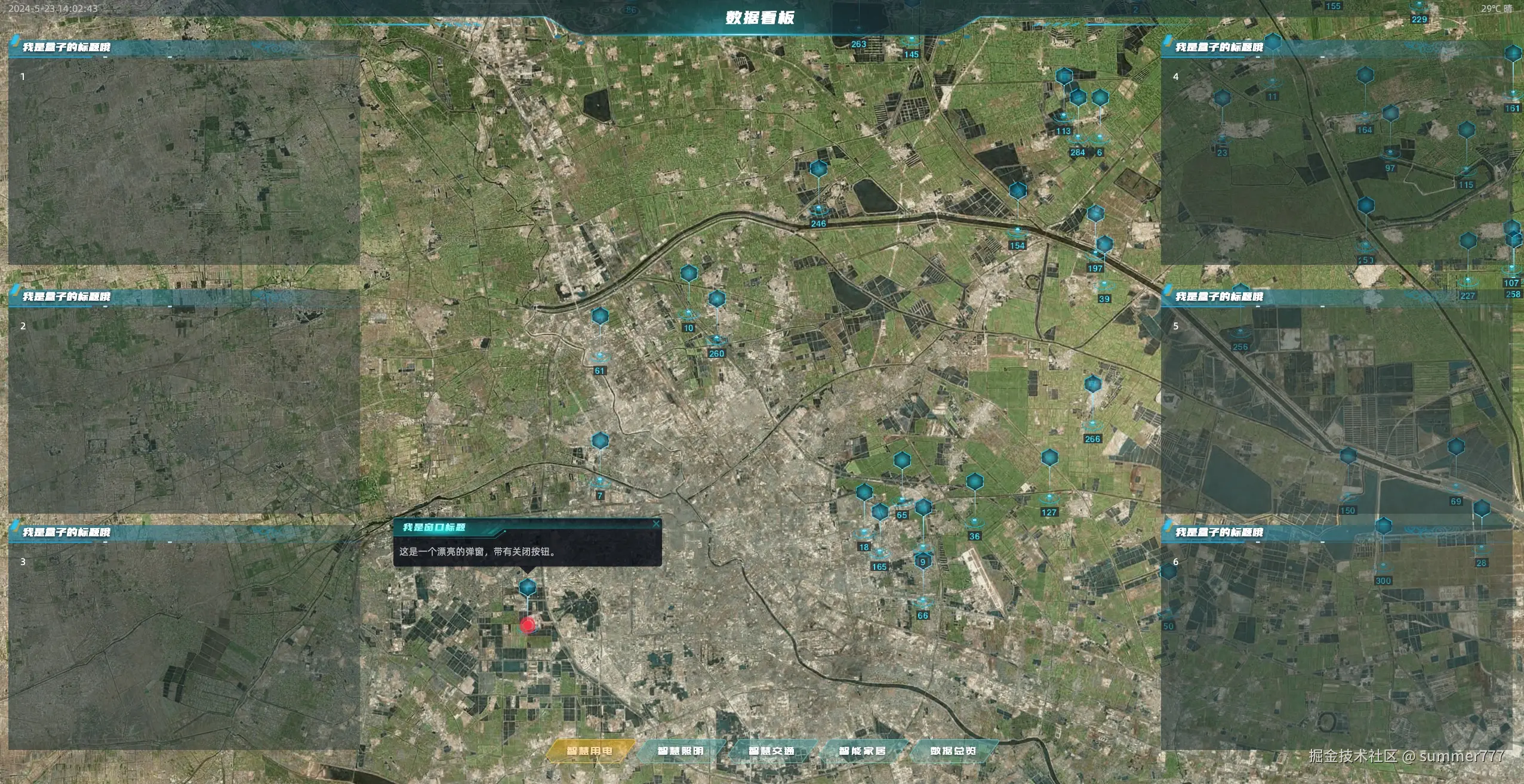
Task: Select the 智慧交通 tab
Action: 771,751
